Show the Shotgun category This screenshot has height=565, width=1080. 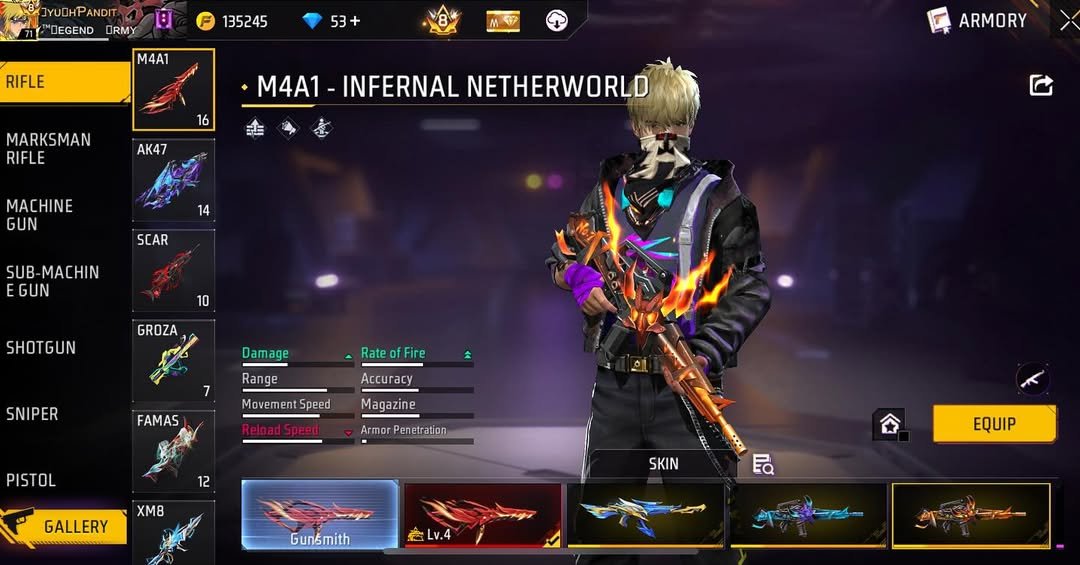pos(41,348)
